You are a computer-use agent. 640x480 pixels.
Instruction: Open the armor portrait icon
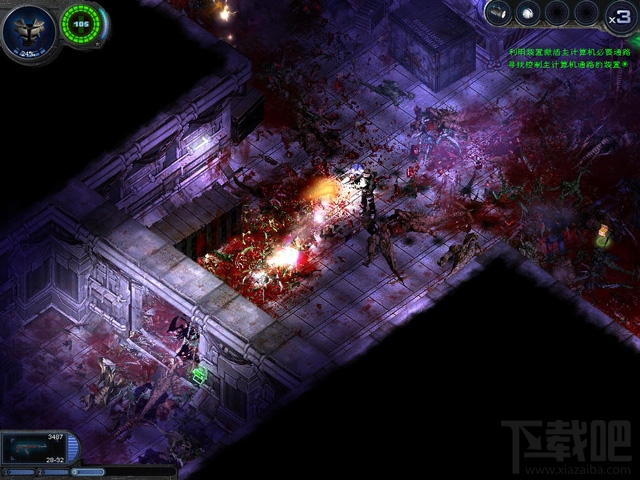pyautogui.click(x=27, y=29)
